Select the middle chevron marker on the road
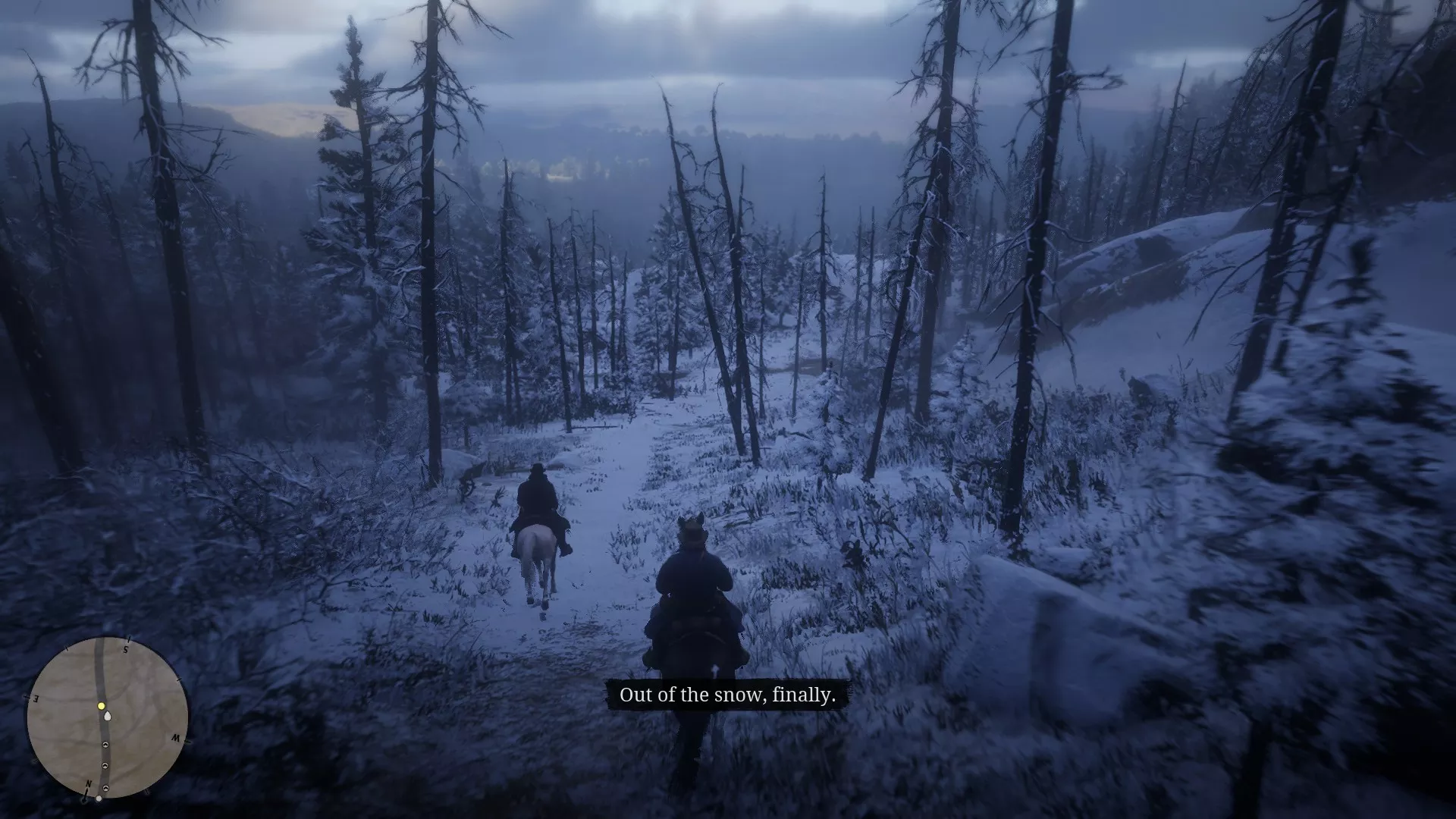 pyautogui.click(x=105, y=765)
